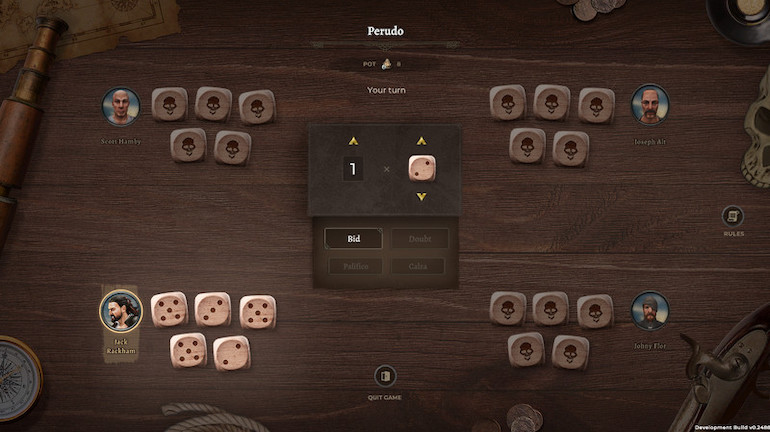Viewport: 770px width, 432px height.
Task: Raise the die face value with the up arrow
Action: (x=421, y=141)
